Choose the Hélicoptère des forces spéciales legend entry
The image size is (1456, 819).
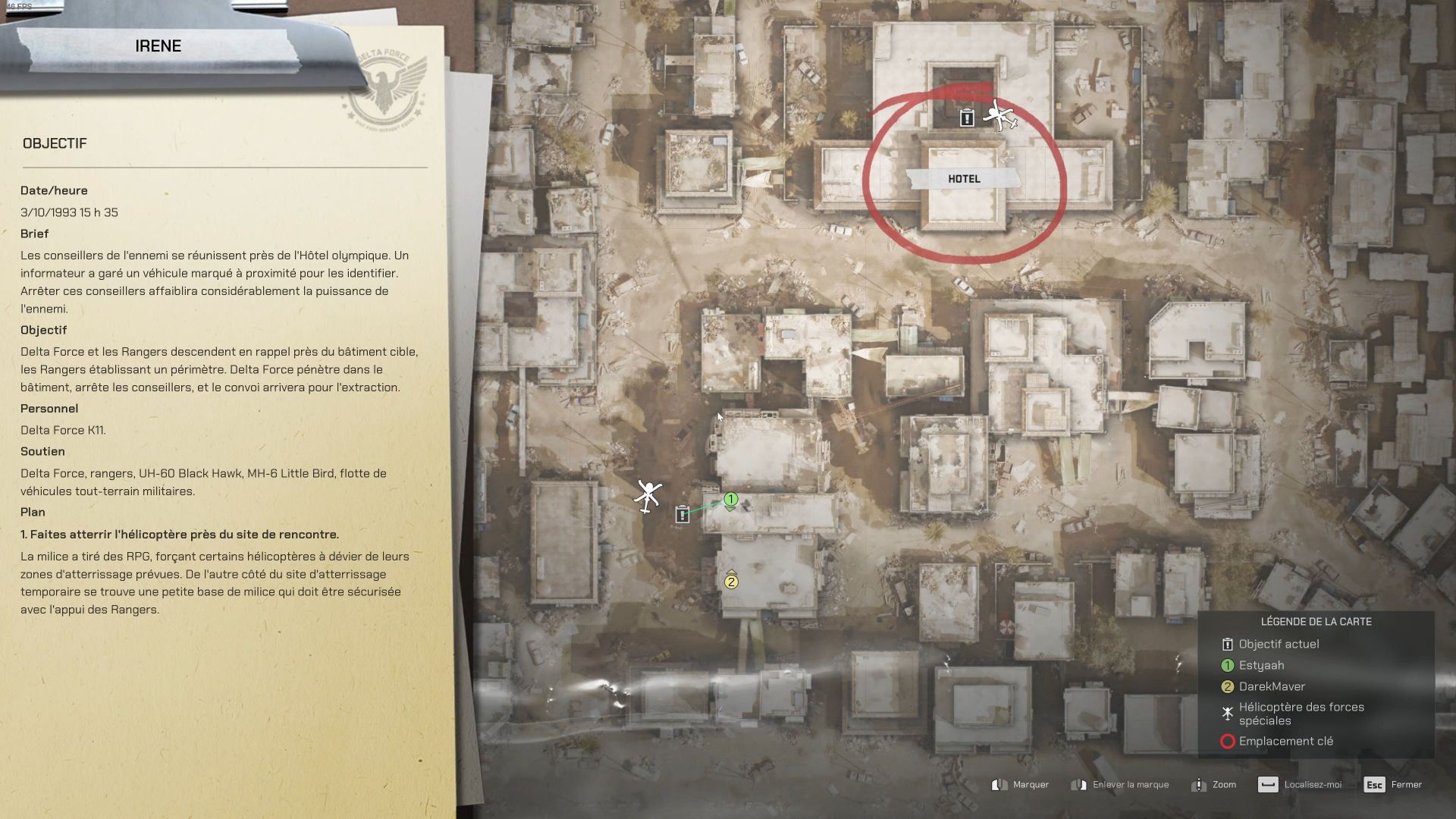[x=1301, y=714]
